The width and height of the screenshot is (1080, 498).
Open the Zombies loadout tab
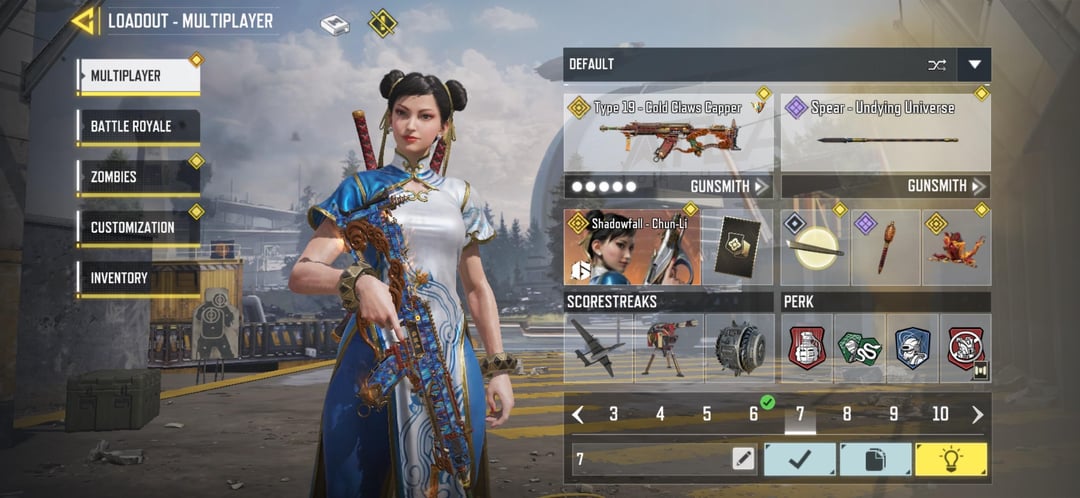coord(138,177)
